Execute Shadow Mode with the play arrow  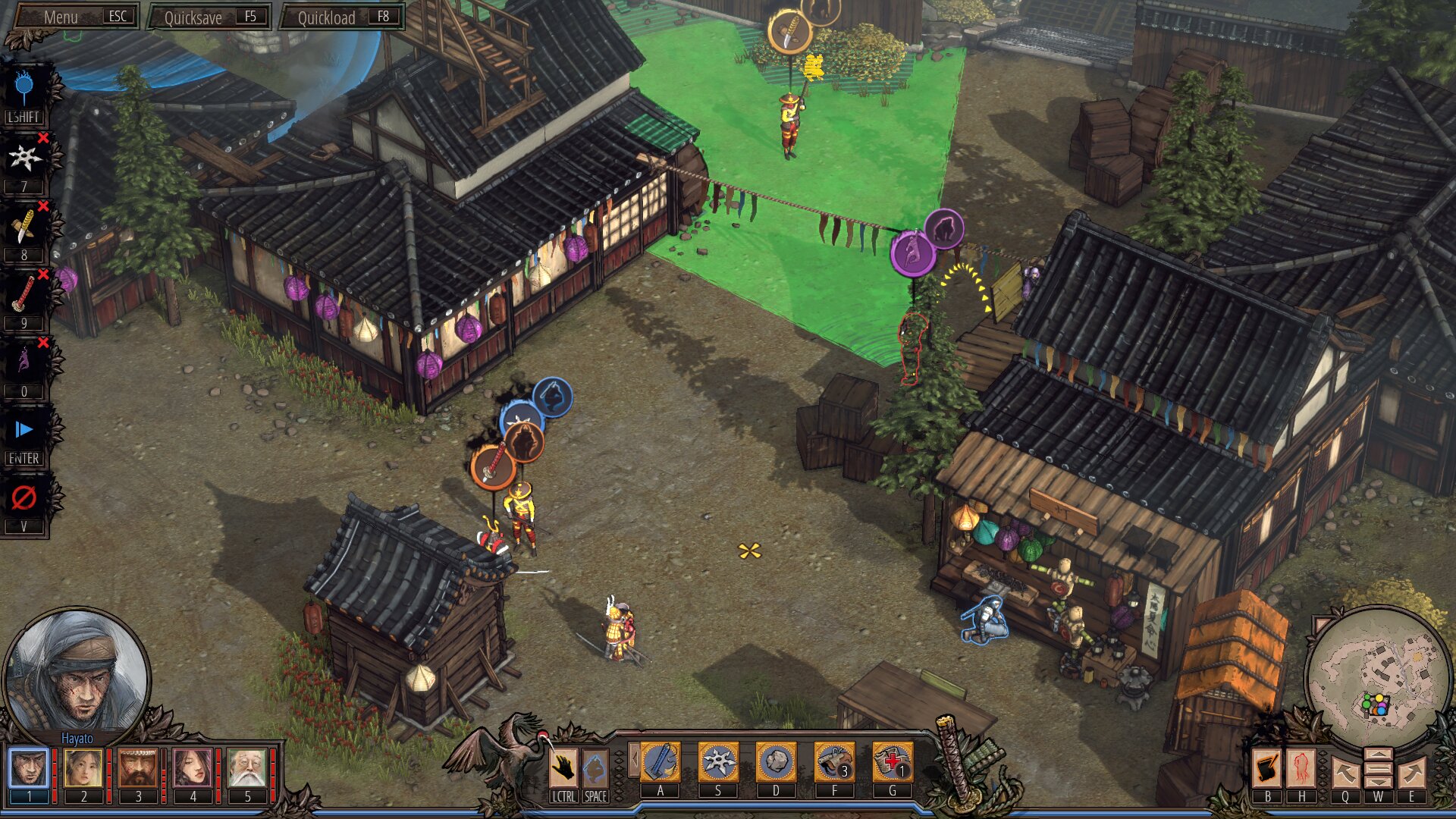click(x=24, y=430)
